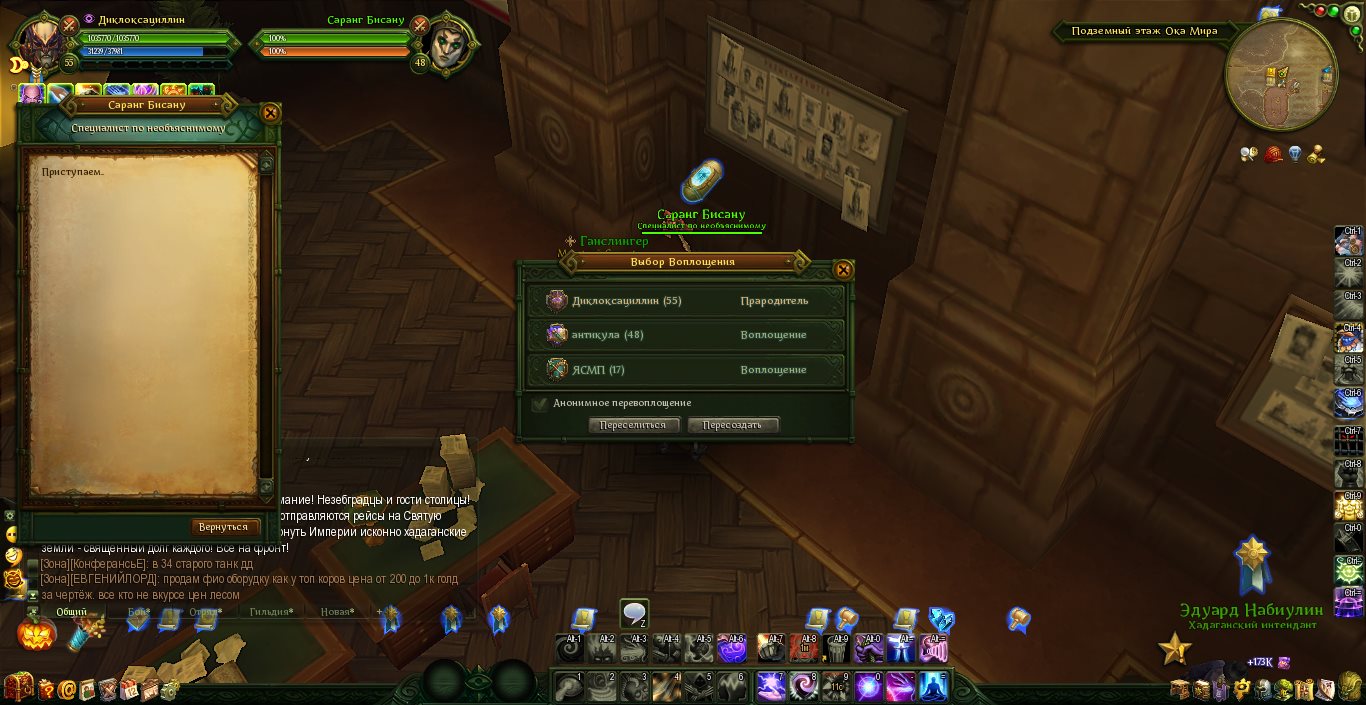Click the Переселиться button
The width and height of the screenshot is (1366, 705).
(632, 425)
